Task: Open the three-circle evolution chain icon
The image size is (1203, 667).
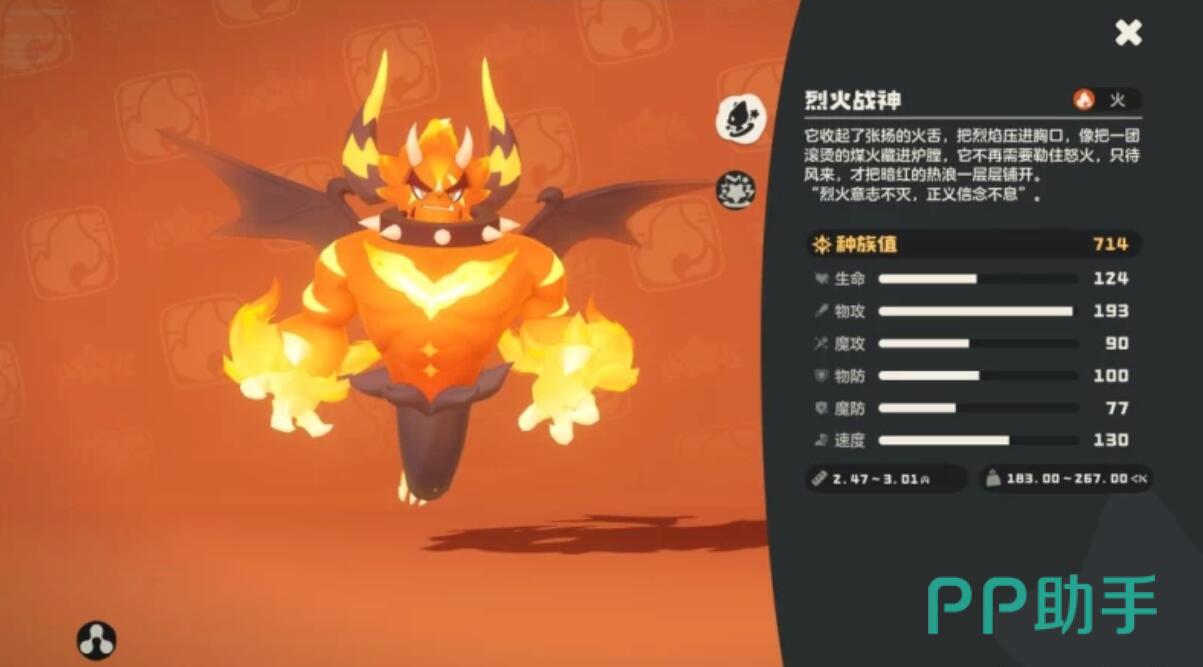Action: coord(97,640)
